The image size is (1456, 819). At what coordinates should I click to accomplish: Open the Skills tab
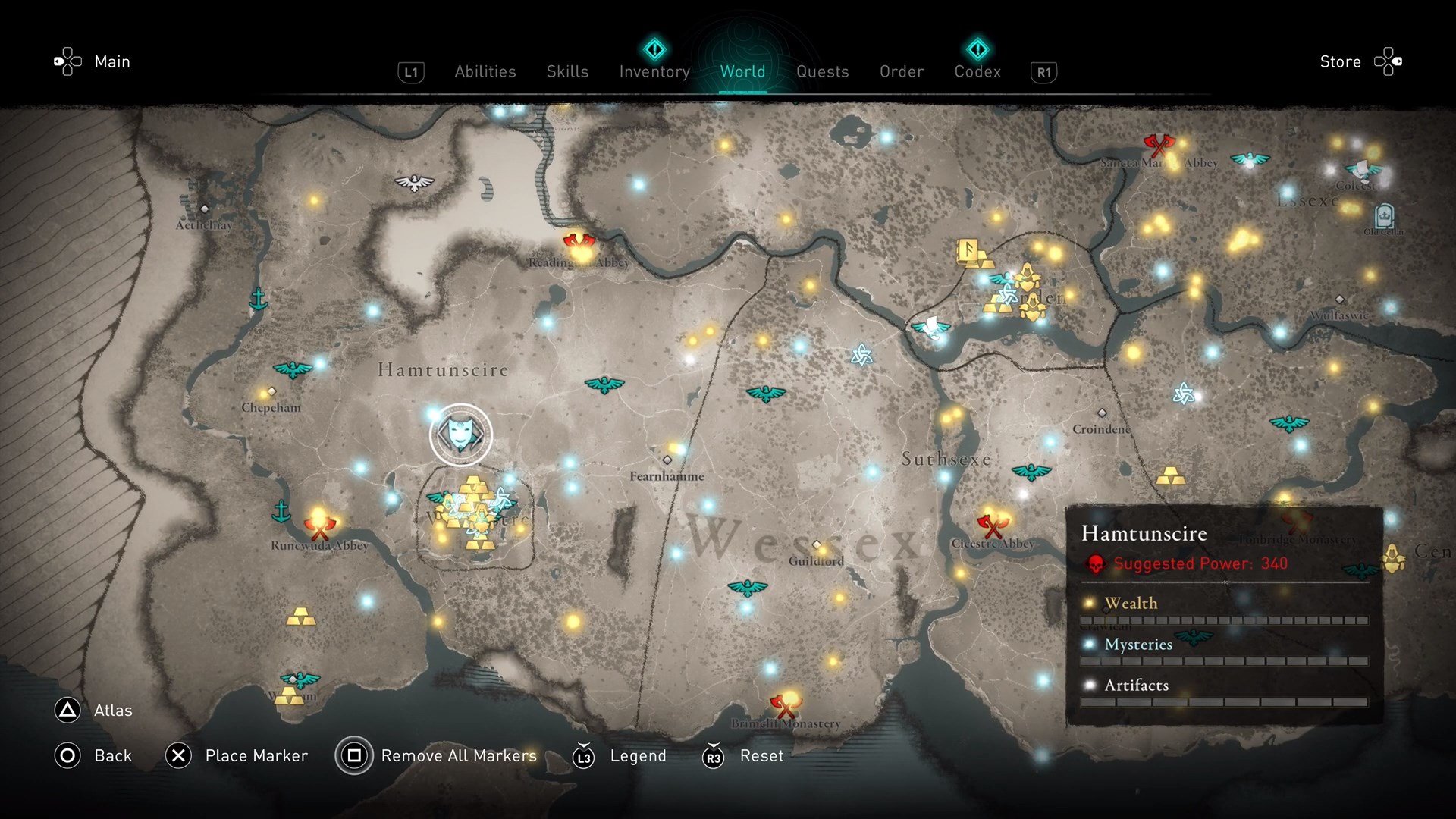(567, 71)
